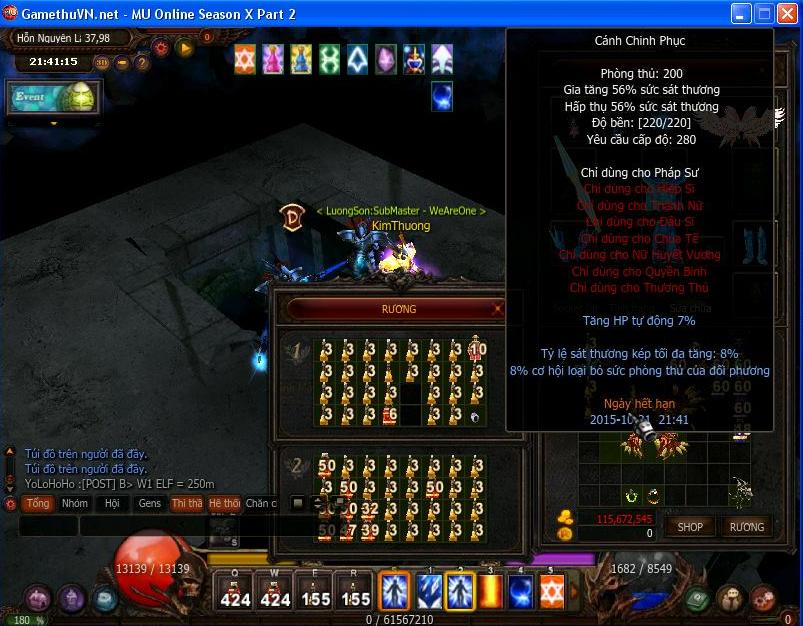Viewport: 803px width, 626px height.
Task: Close the RƯƠNG storage panel
Action: coord(497,310)
